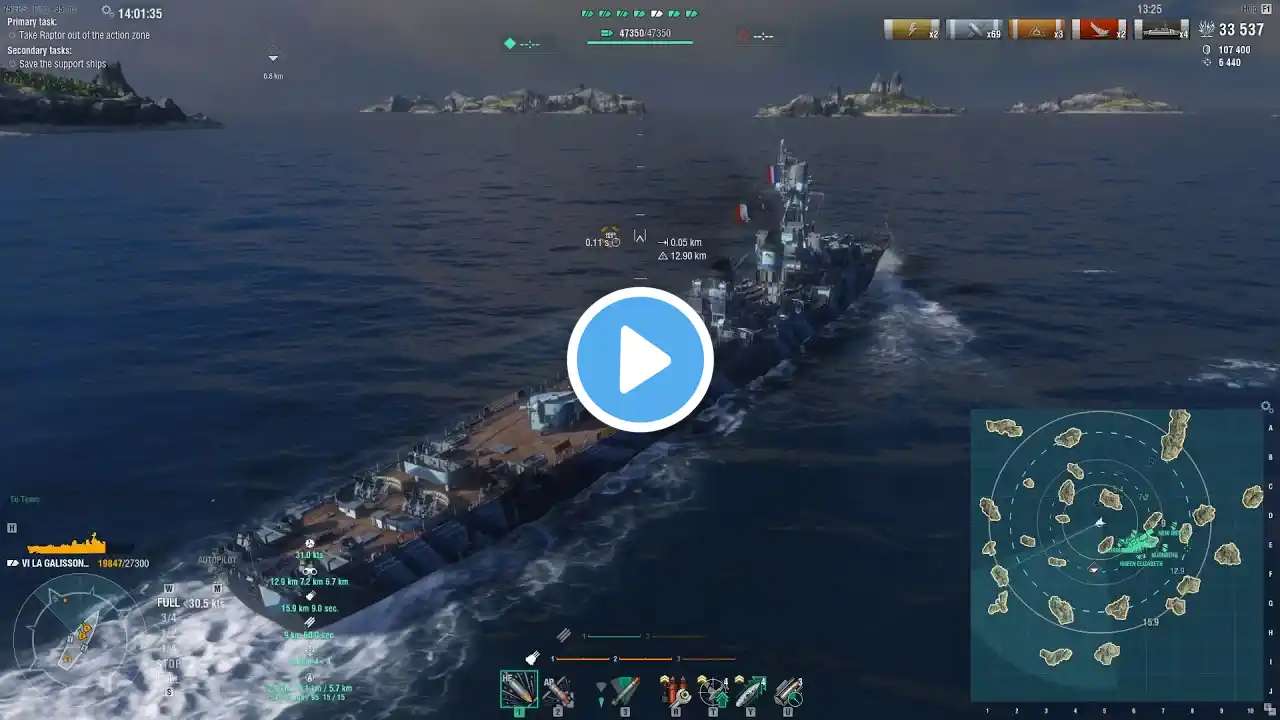Activate the Damage Control Party consumable
Screen dimensions: 1280x720
pos(675,690)
